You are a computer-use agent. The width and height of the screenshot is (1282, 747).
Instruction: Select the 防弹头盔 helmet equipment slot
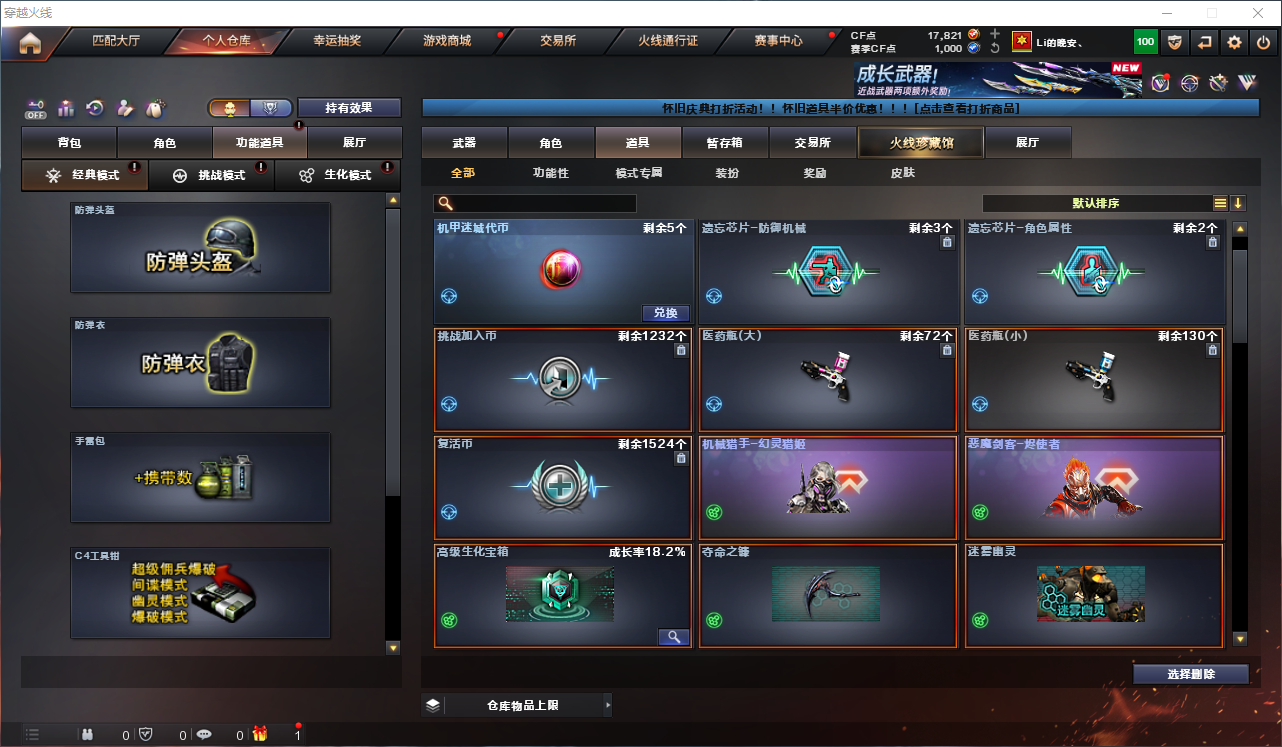point(200,248)
